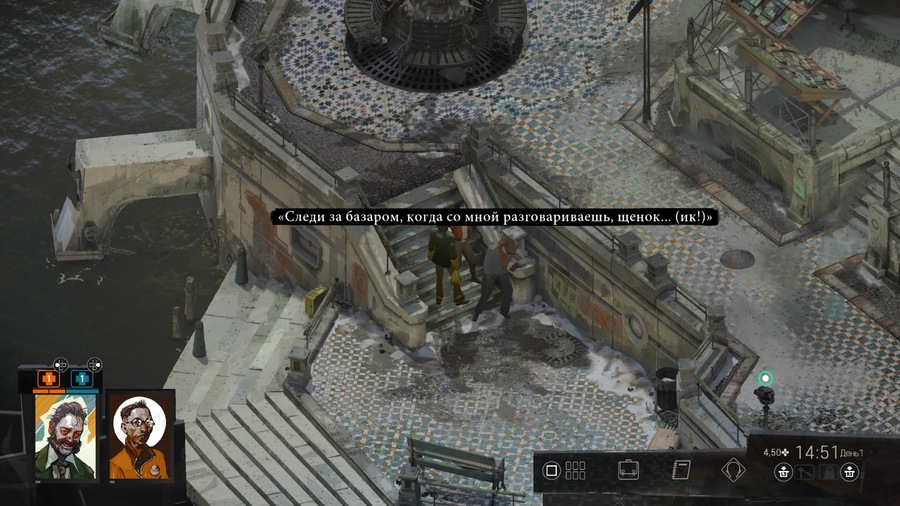Use the blue morale healing item
The image size is (900, 506).
[x=81, y=378]
